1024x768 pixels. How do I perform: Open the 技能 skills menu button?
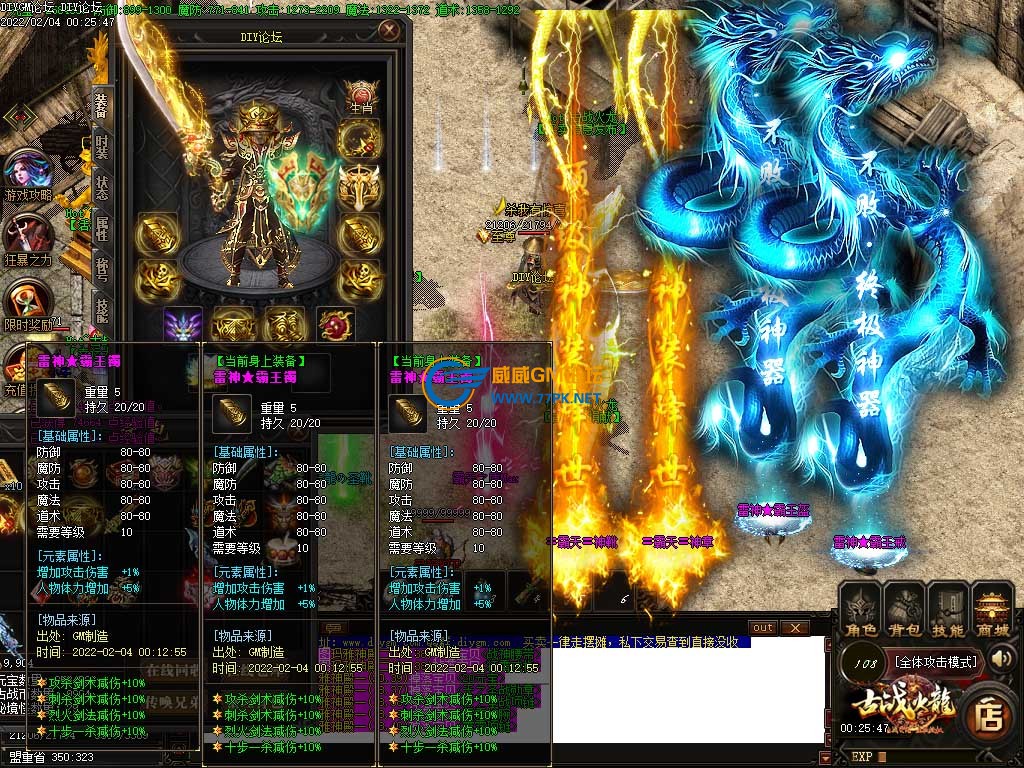(x=947, y=608)
